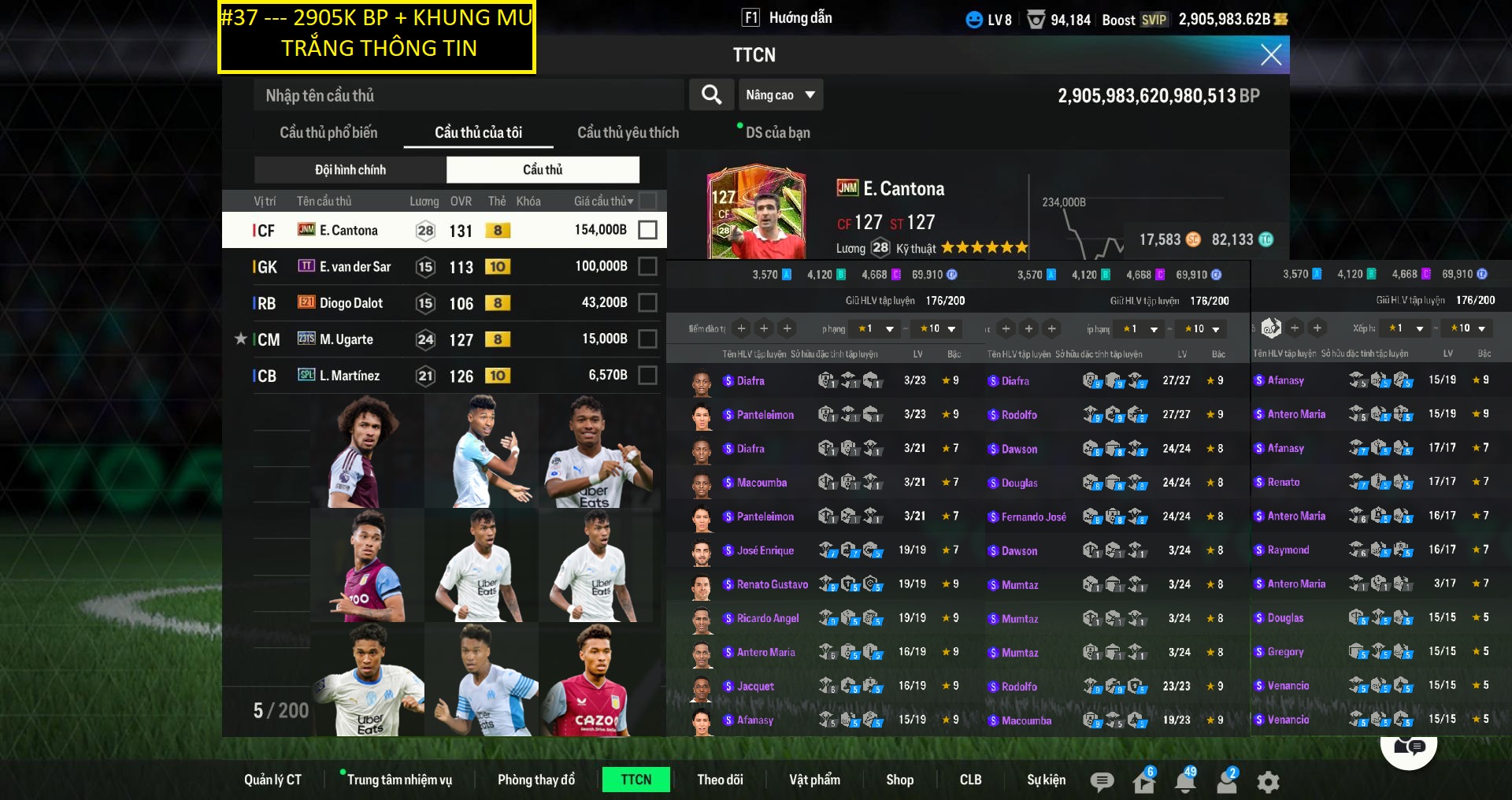The width and height of the screenshot is (1512, 800).
Task: Open the notification bell icon
Action: tap(1184, 781)
